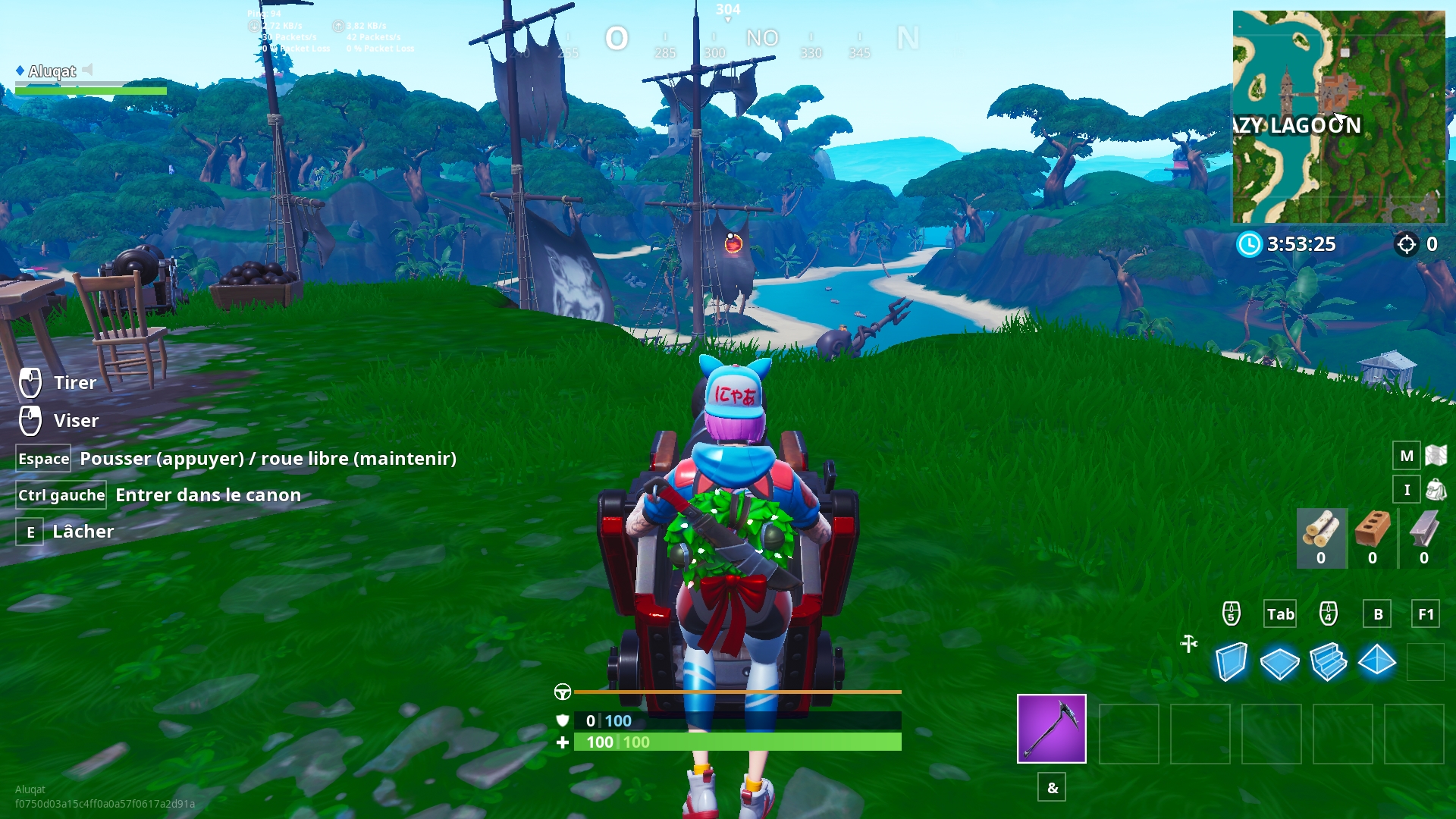This screenshot has width=1456, height=819.
Task: Select the stairs building piece icon
Action: tap(1329, 661)
